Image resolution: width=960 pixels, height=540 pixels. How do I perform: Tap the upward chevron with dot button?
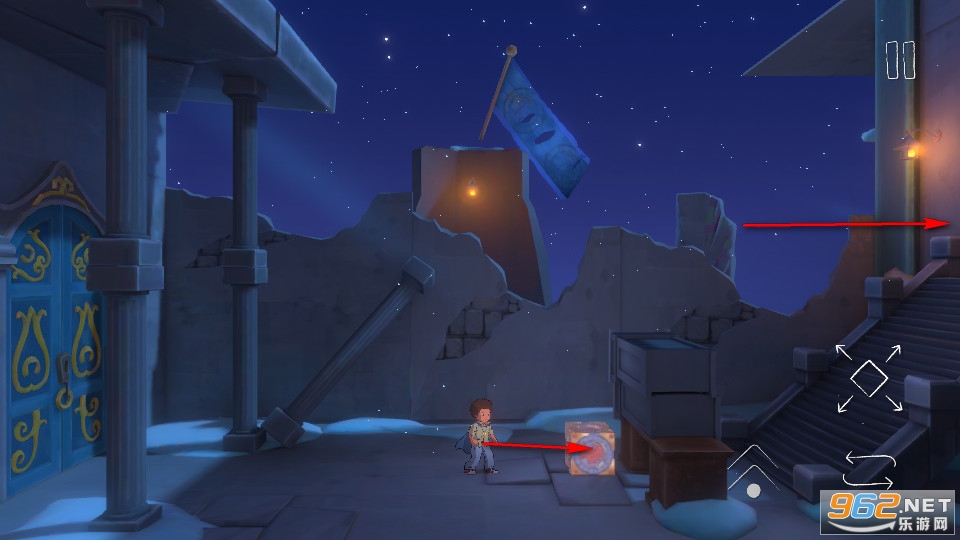click(753, 471)
